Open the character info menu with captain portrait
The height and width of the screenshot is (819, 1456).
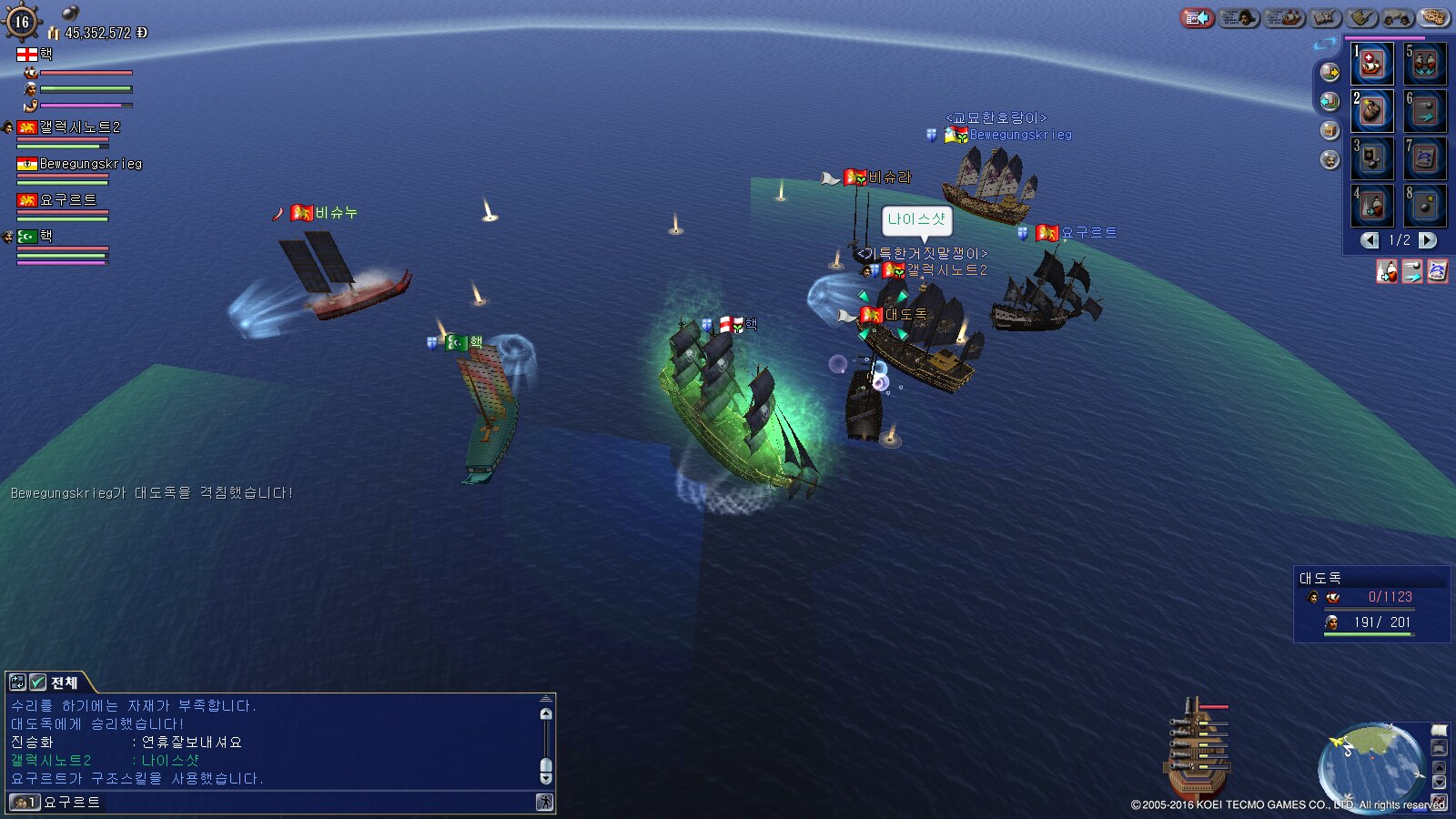click(x=1239, y=17)
